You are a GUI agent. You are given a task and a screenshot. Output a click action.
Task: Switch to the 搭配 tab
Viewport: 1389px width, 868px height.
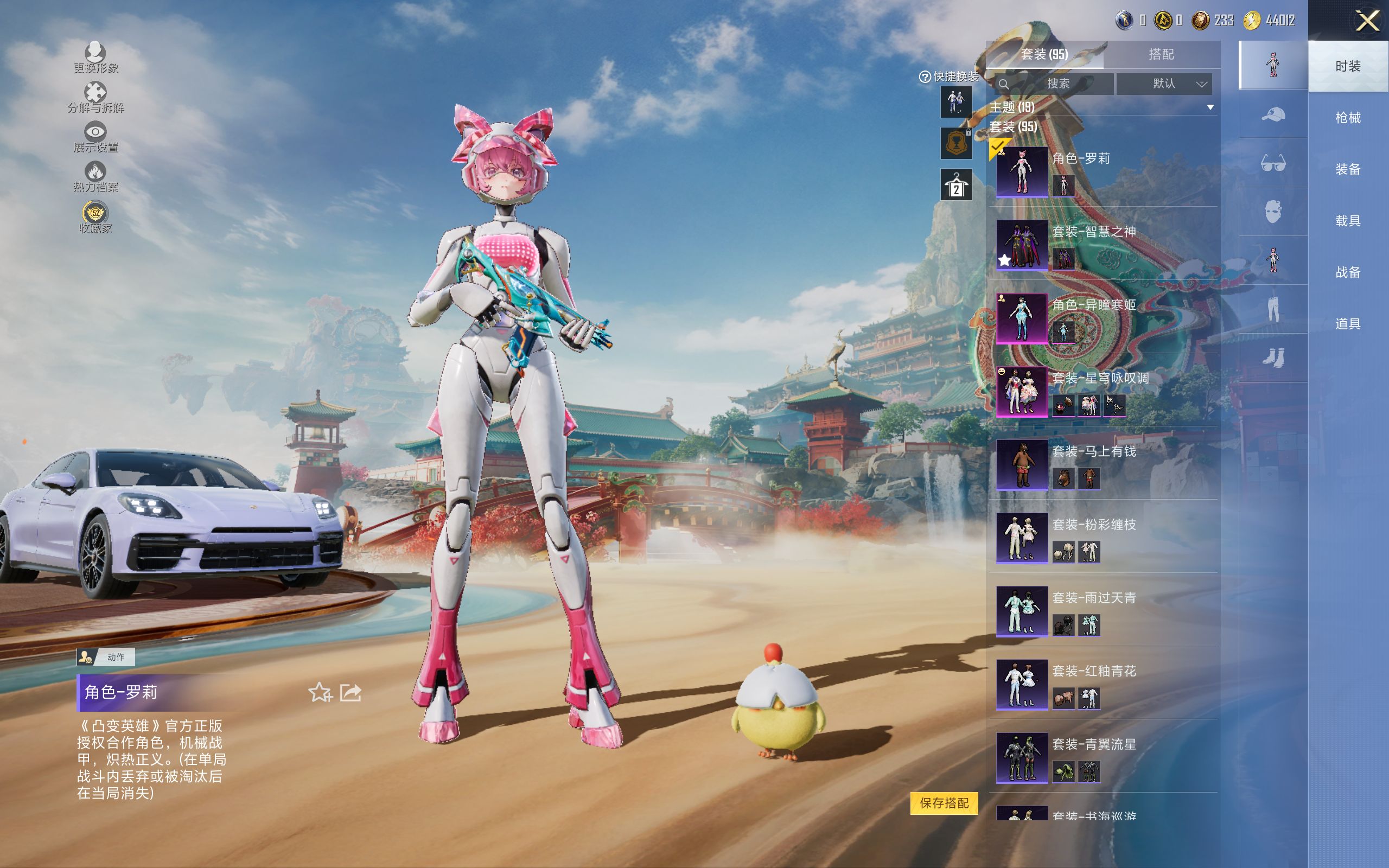[x=1161, y=55]
